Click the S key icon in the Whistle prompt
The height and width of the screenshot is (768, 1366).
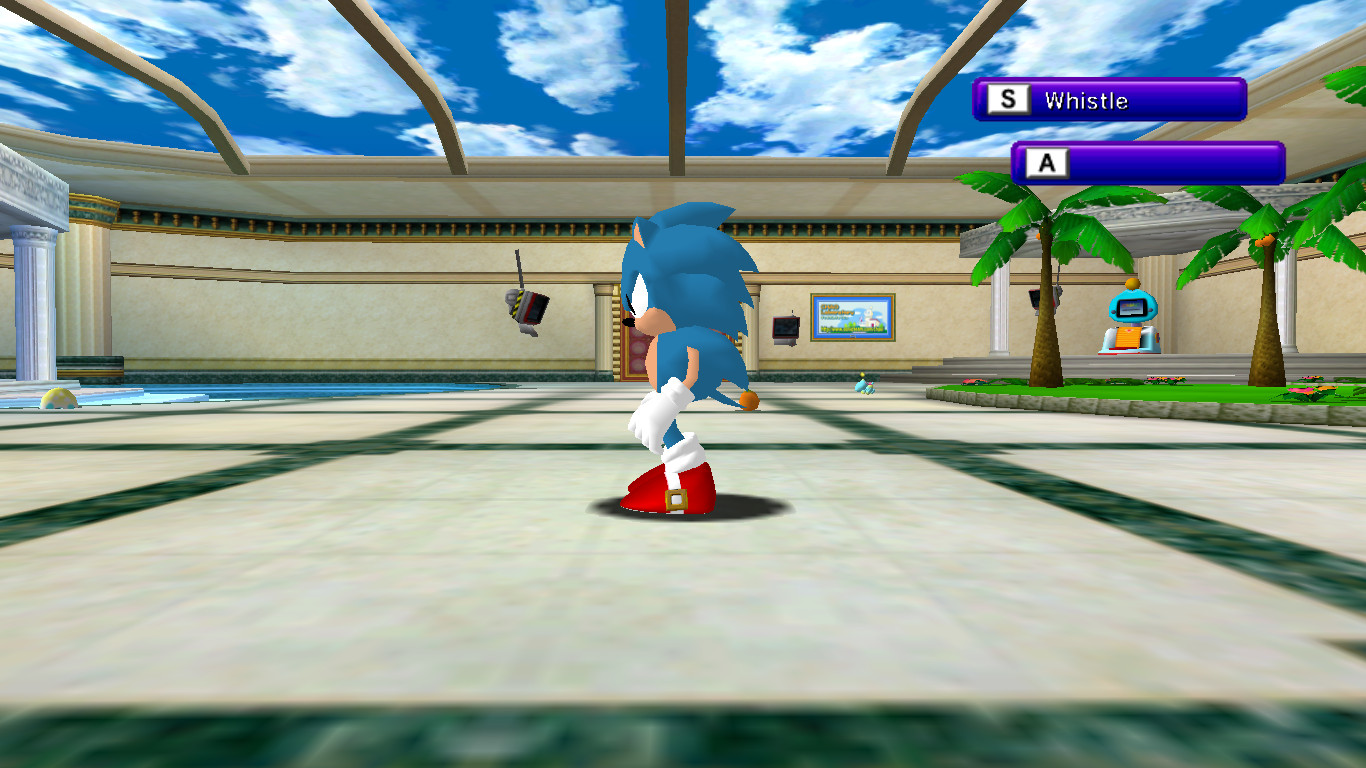(x=1009, y=99)
